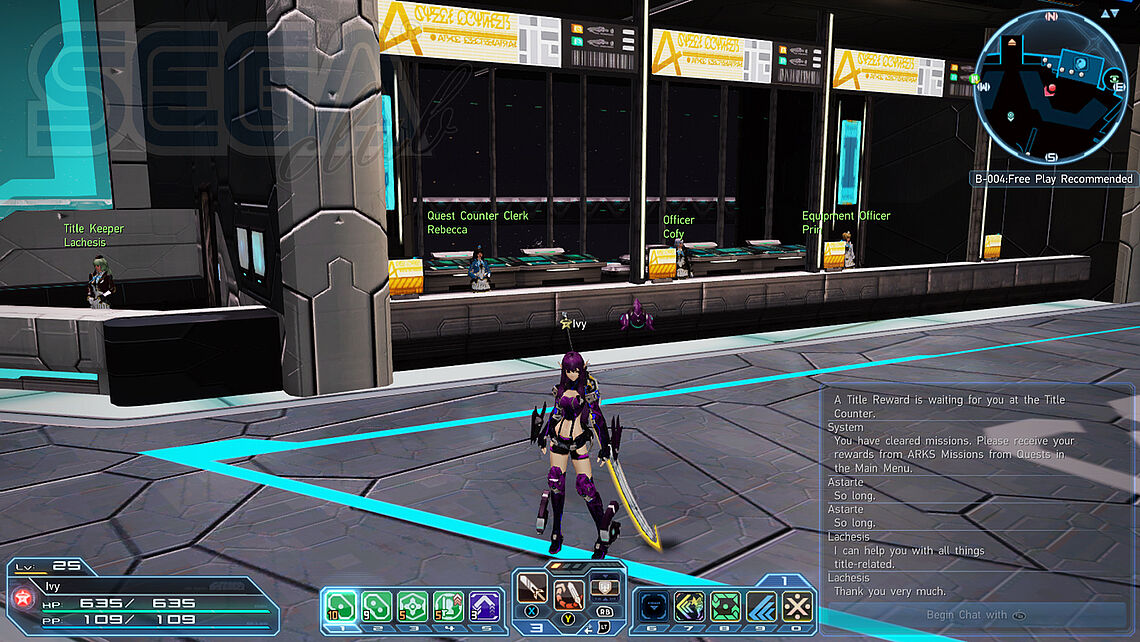Viewport: 1140px width, 642px height.
Task: Activate the green target skill in slot 8
Action: (x=725, y=607)
